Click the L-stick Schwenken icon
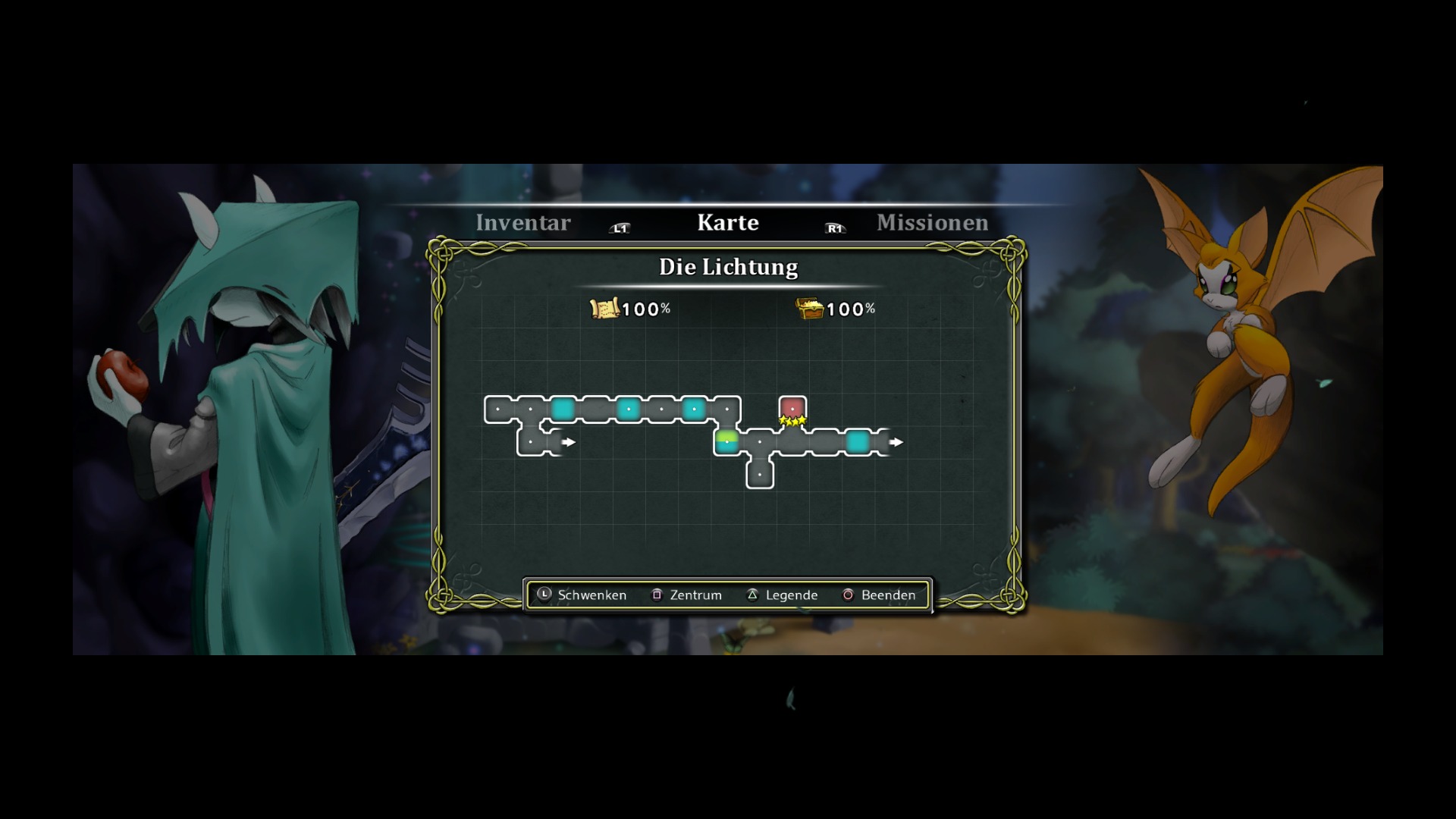The image size is (1456, 819). coord(544,595)
